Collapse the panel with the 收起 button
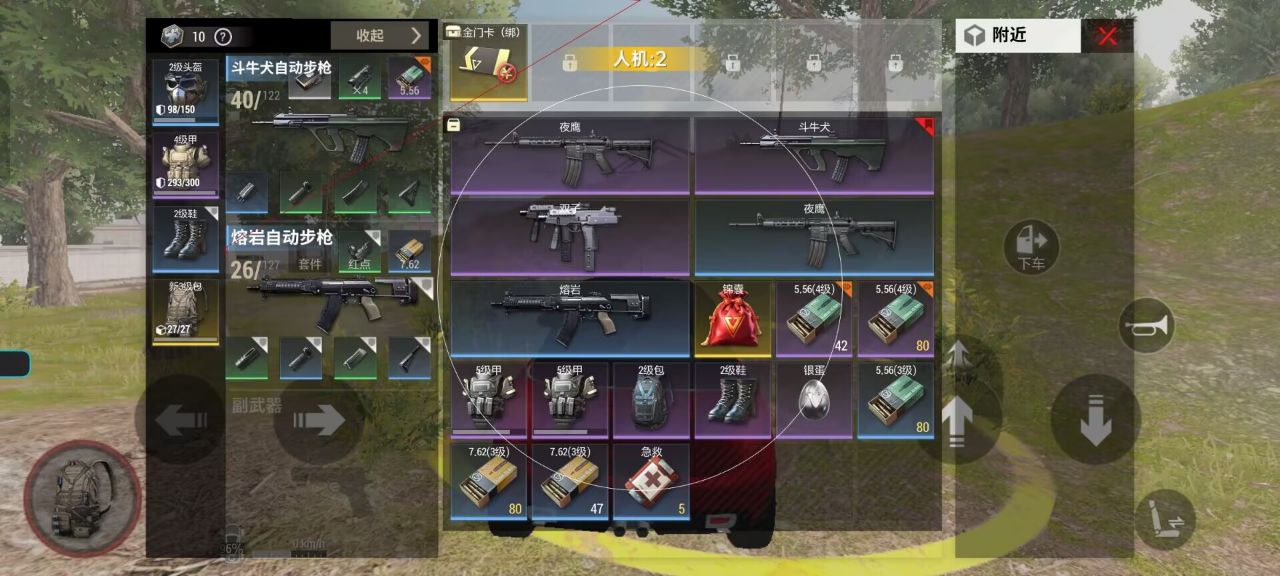 pos(383,36)
